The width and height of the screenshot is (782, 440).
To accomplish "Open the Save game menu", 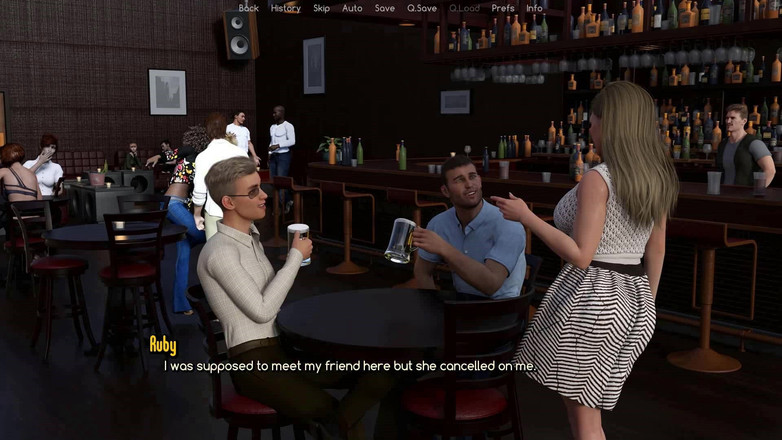I will click(385, 8).
